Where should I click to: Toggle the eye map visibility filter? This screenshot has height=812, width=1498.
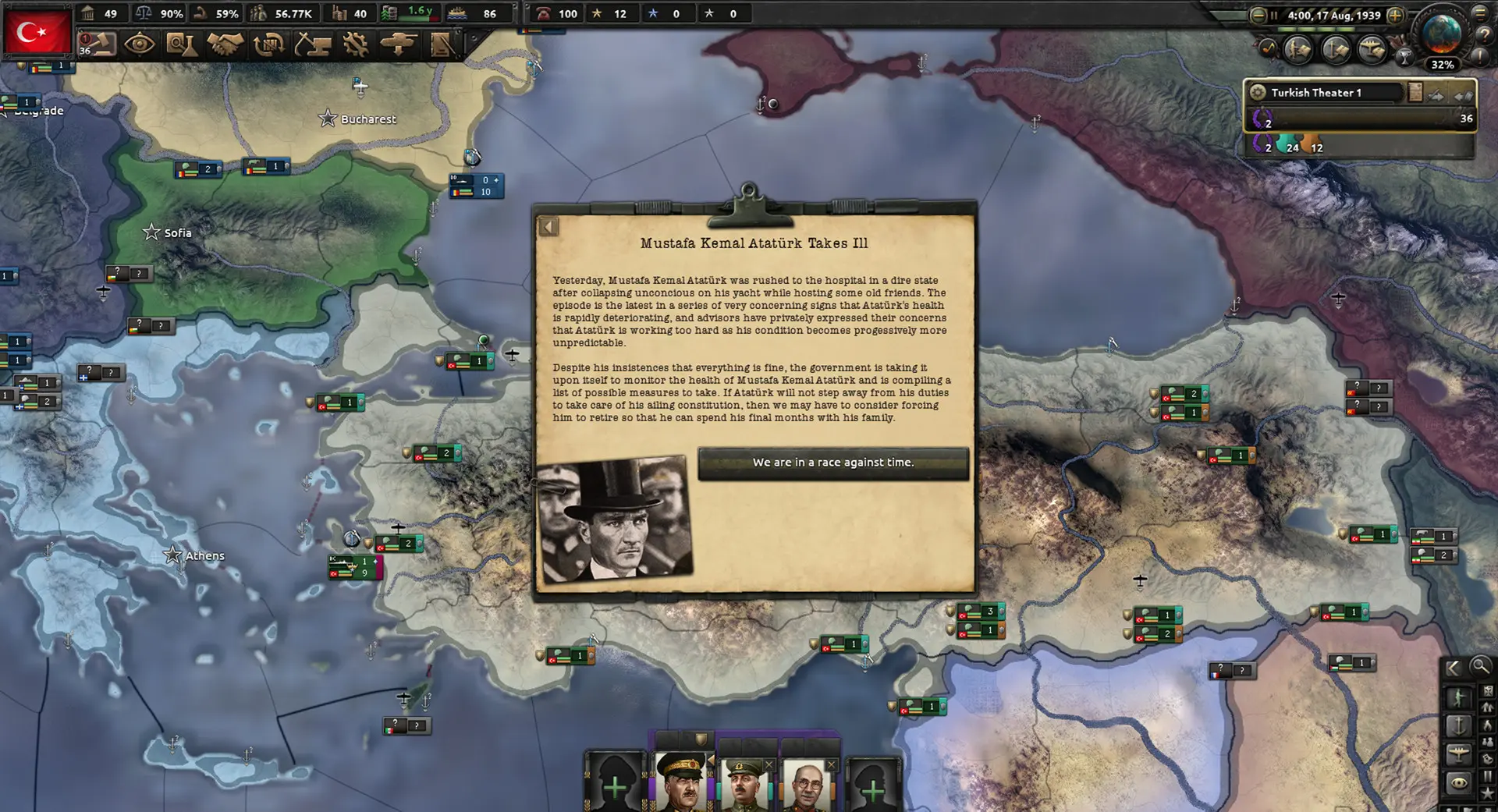click(1459, 782)
